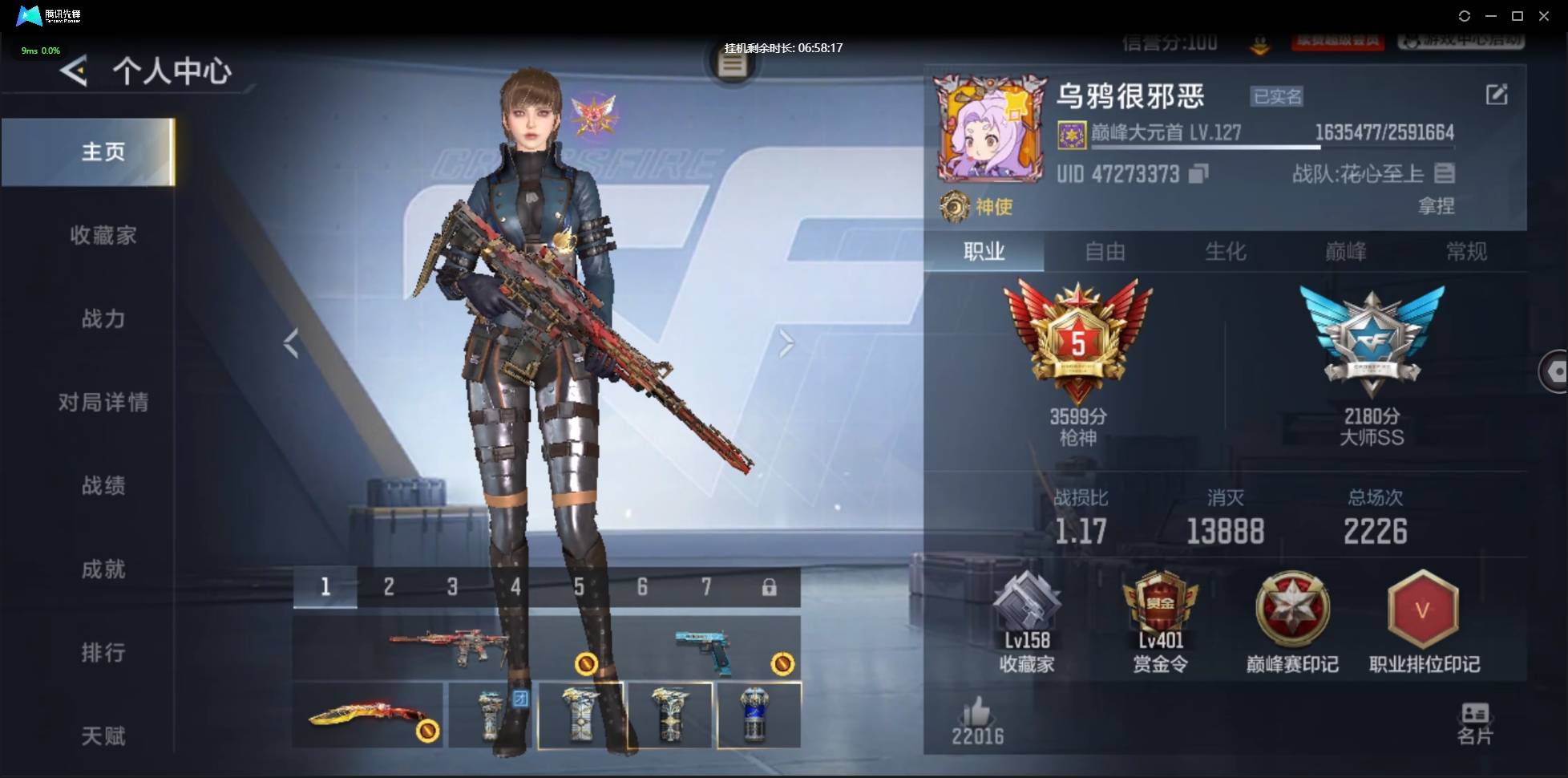This screenshot has height=778, width=1568.
Task: Open the 职业排位印记 seal icon
Action: [x=1423, y=612]
